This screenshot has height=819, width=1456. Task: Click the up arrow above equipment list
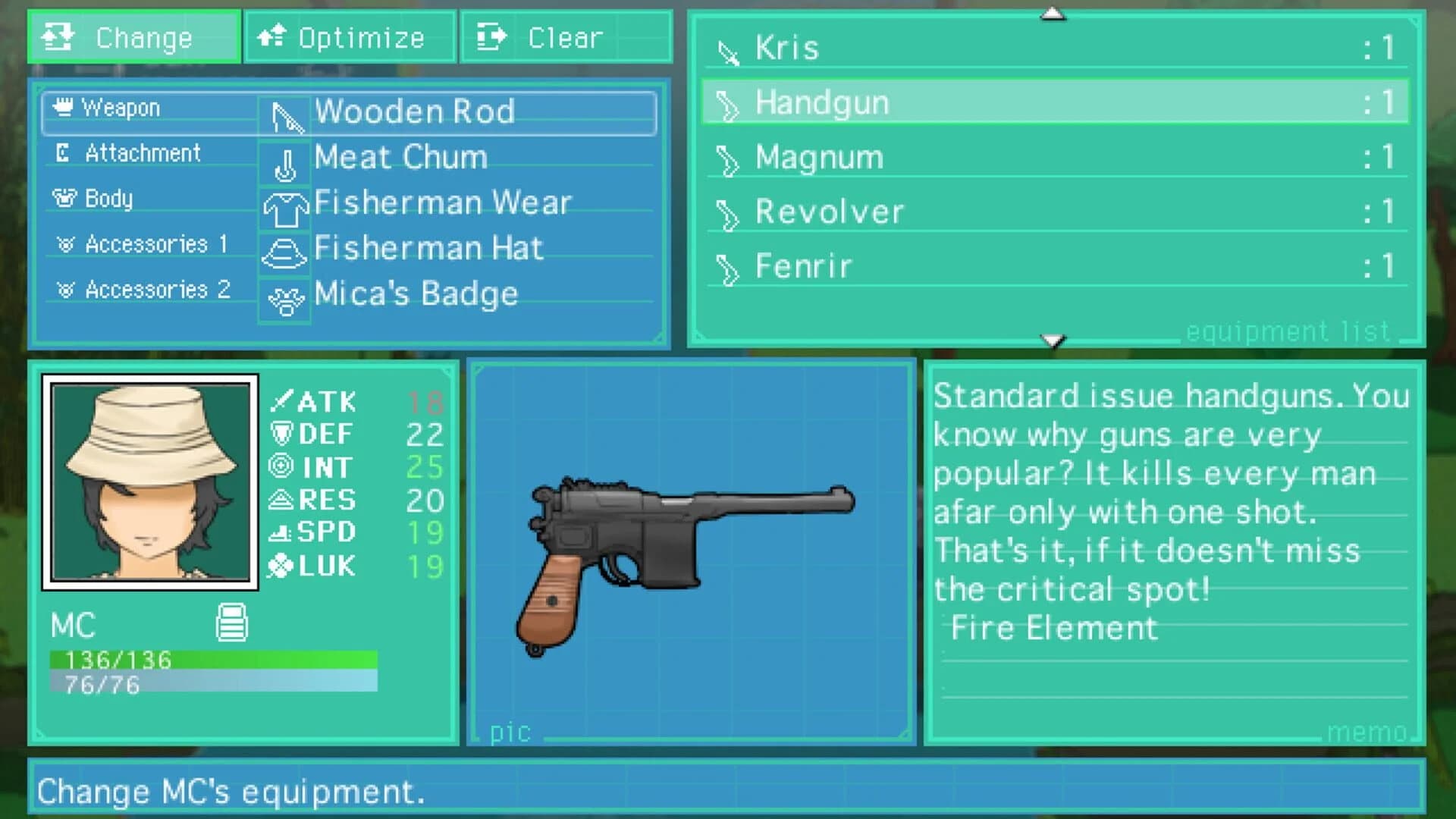pyautogui.click(x=1053, y=13)
